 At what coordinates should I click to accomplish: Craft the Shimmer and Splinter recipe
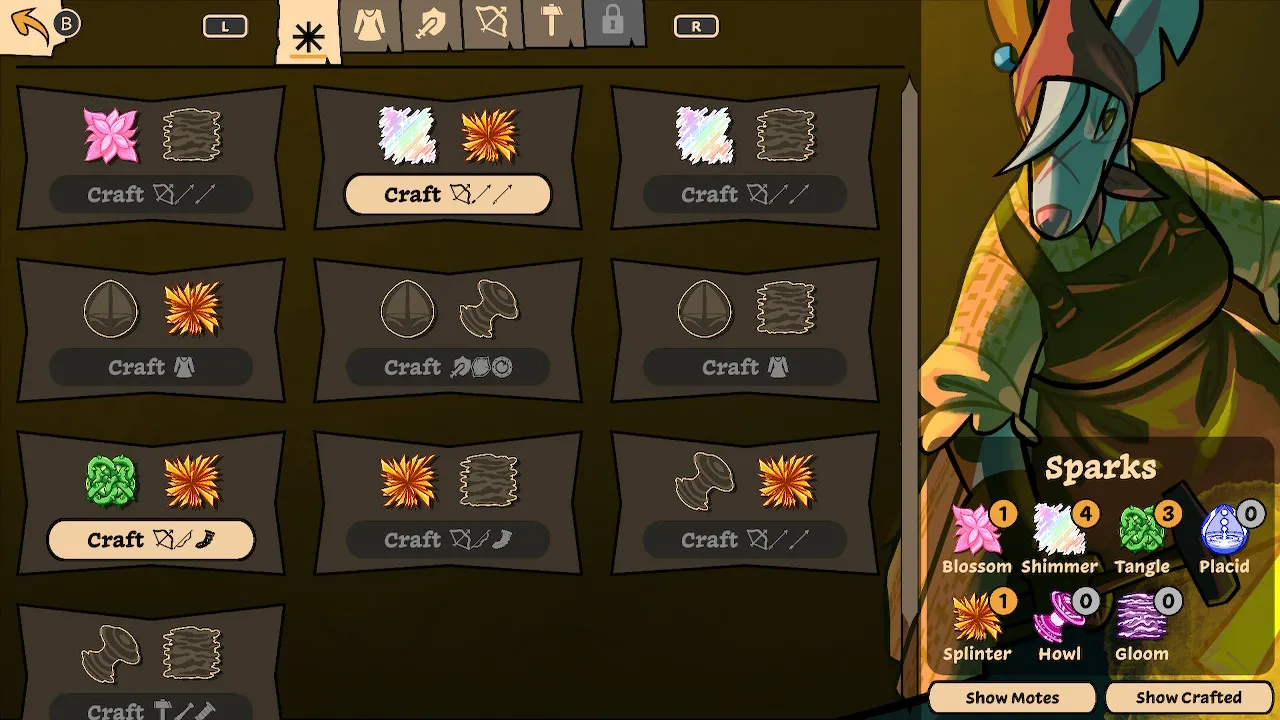447,194
